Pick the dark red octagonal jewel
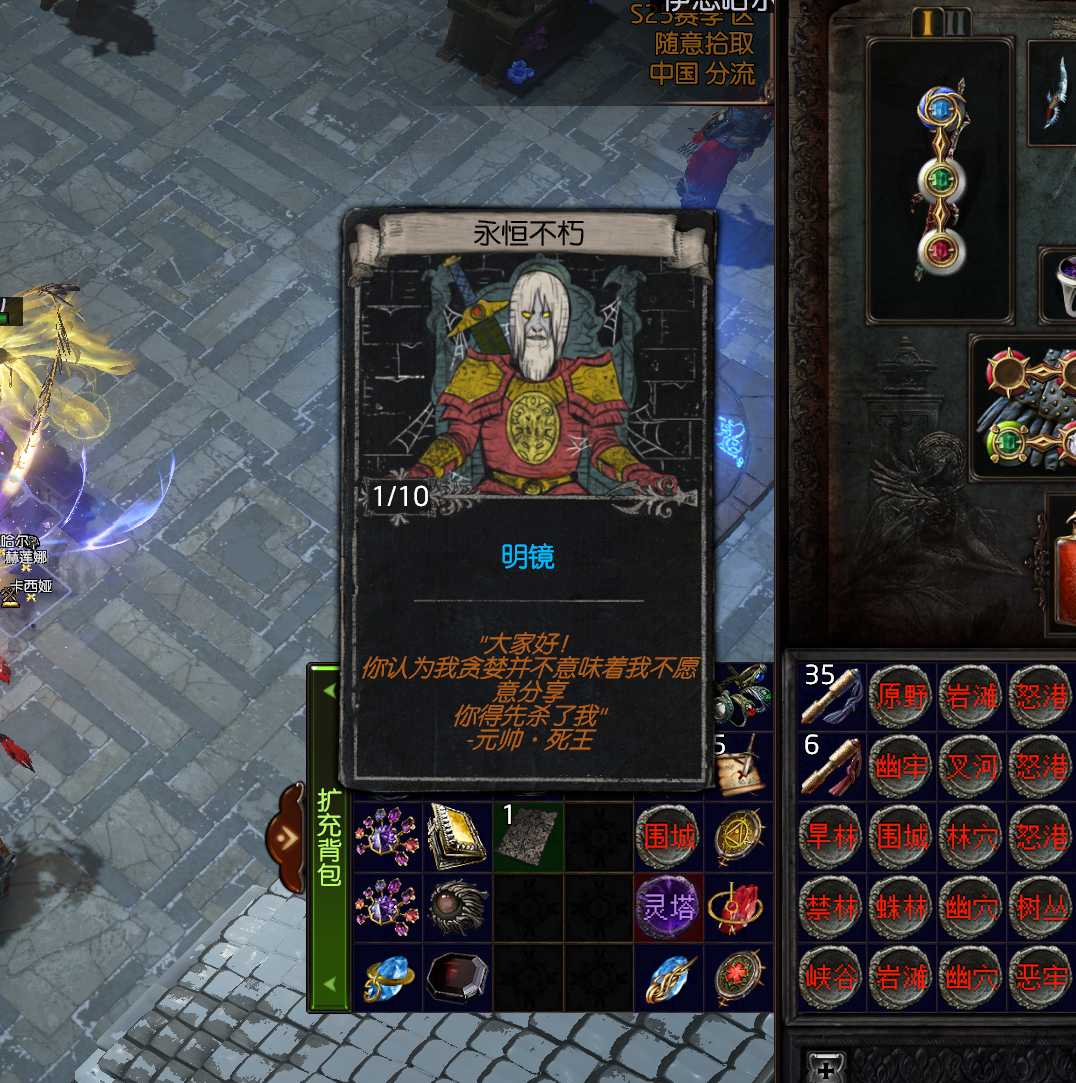This screenshot has width=1076, height=1083. click(457, 976)
